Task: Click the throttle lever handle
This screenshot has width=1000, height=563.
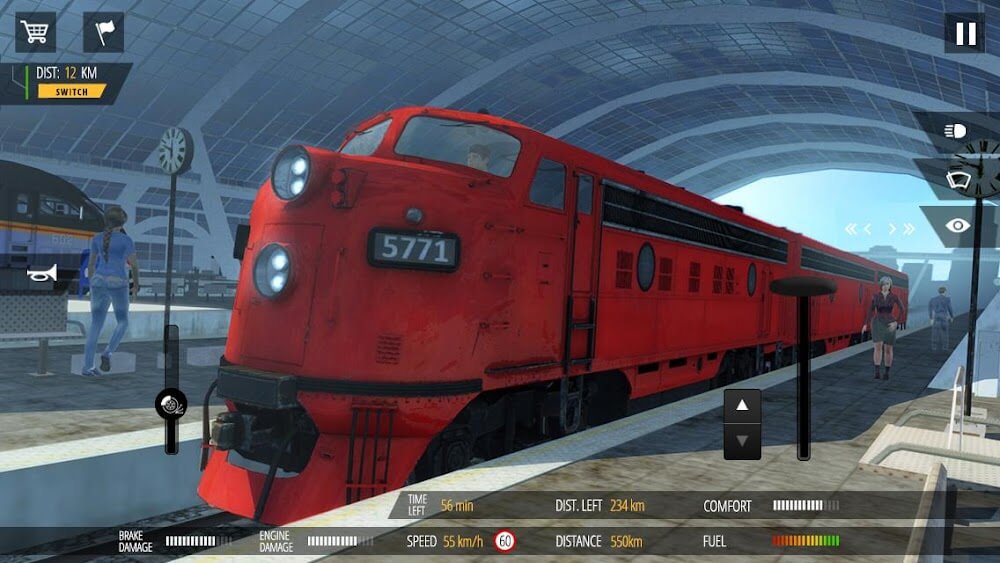Action: (802, 287)
